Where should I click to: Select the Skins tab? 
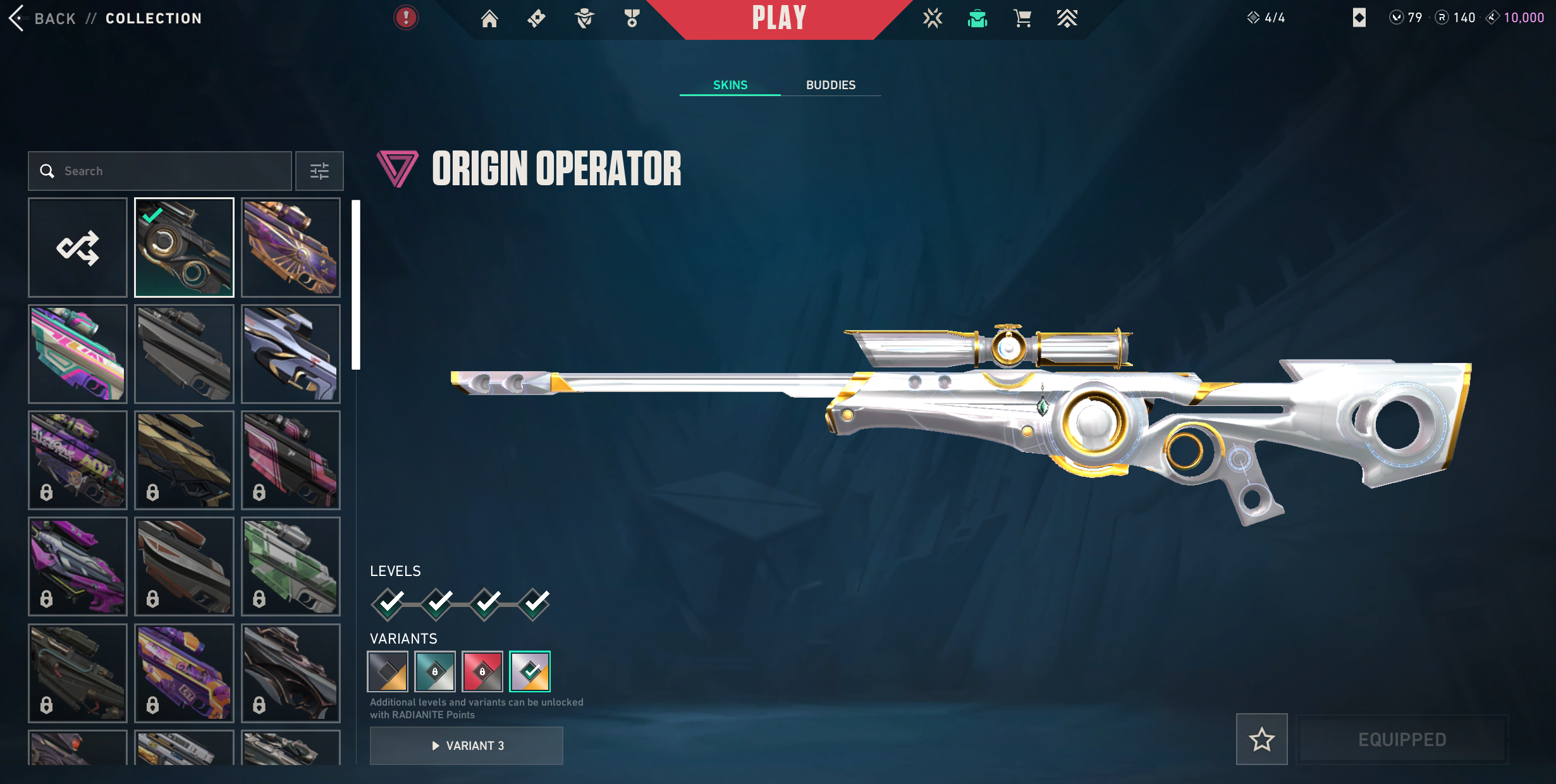(730, 85)
